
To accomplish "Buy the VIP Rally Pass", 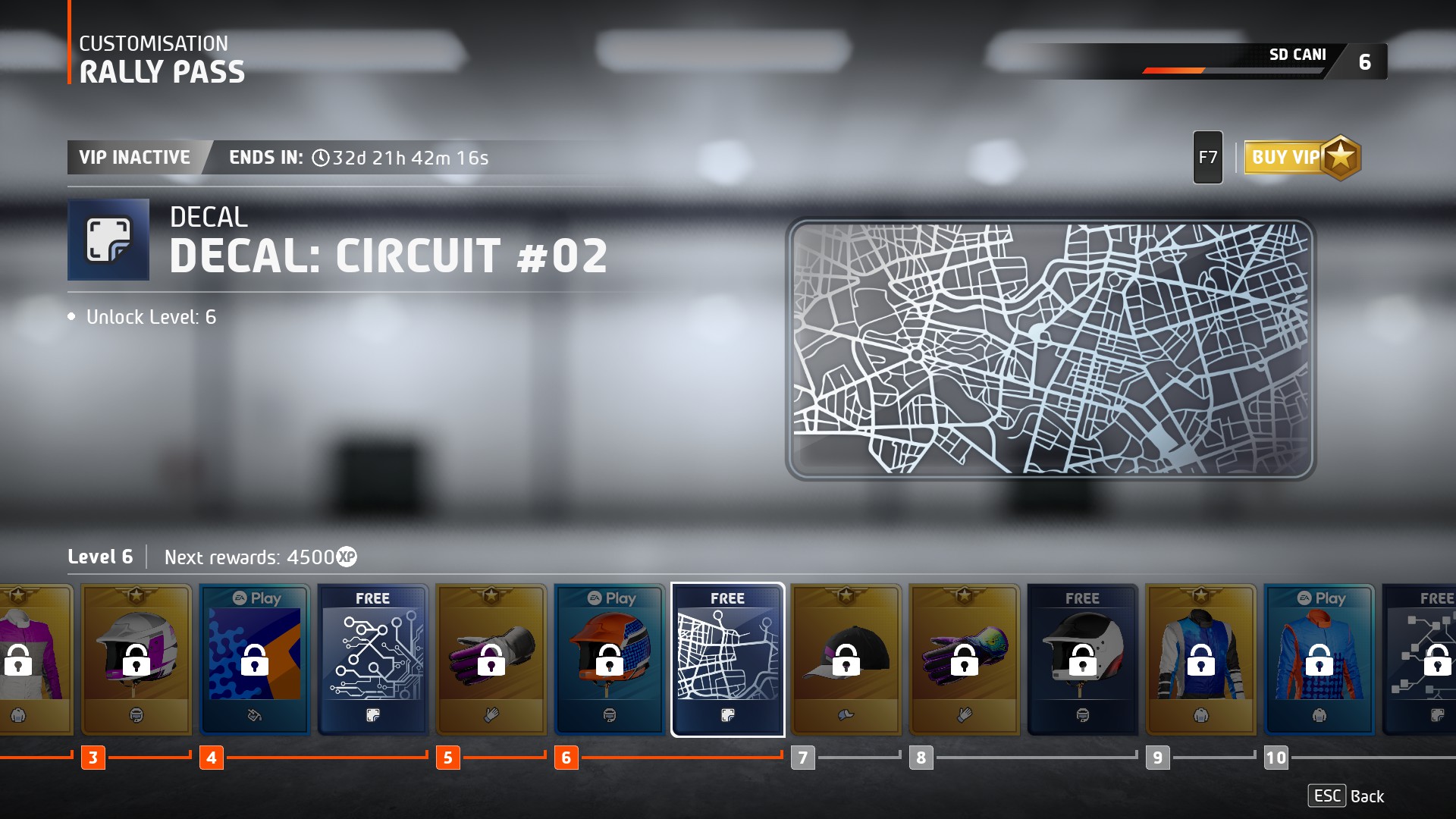I will pos(1301,158).
